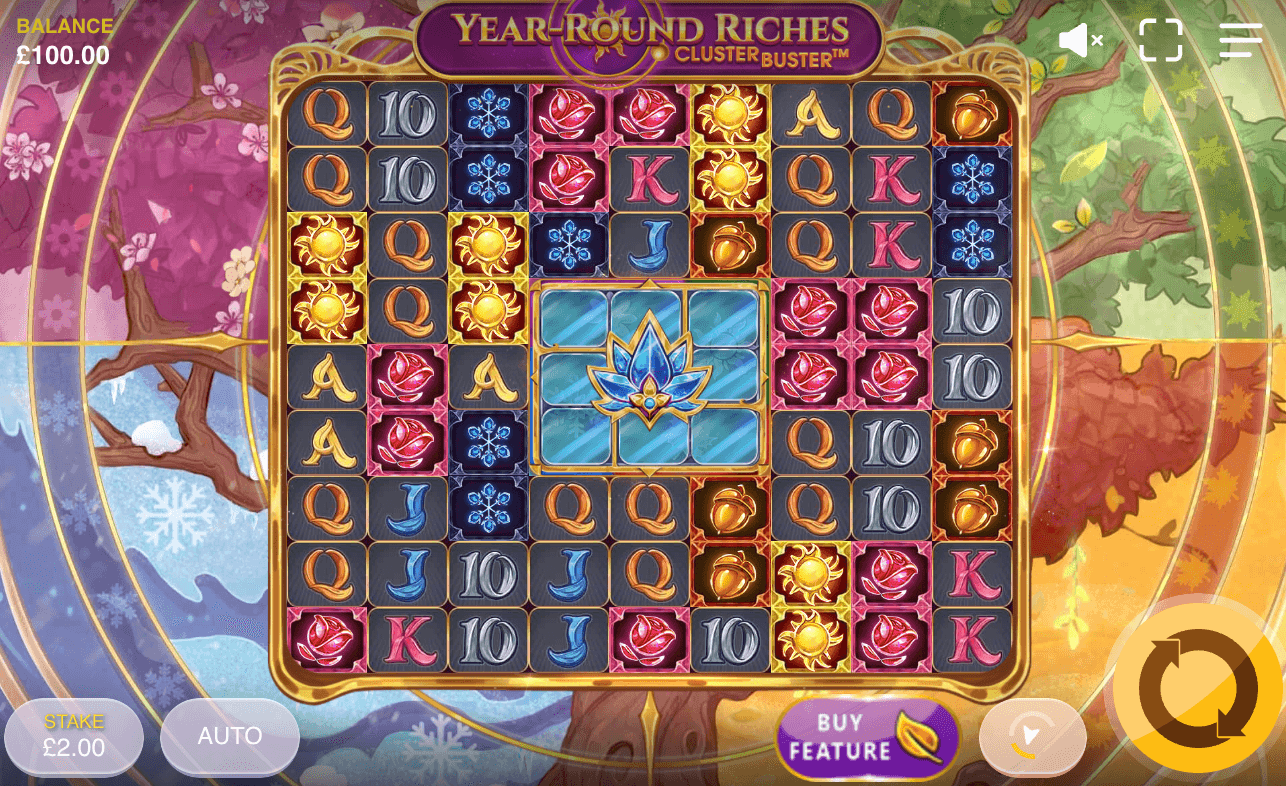Open the hamburger game menu

[1239, 40]
